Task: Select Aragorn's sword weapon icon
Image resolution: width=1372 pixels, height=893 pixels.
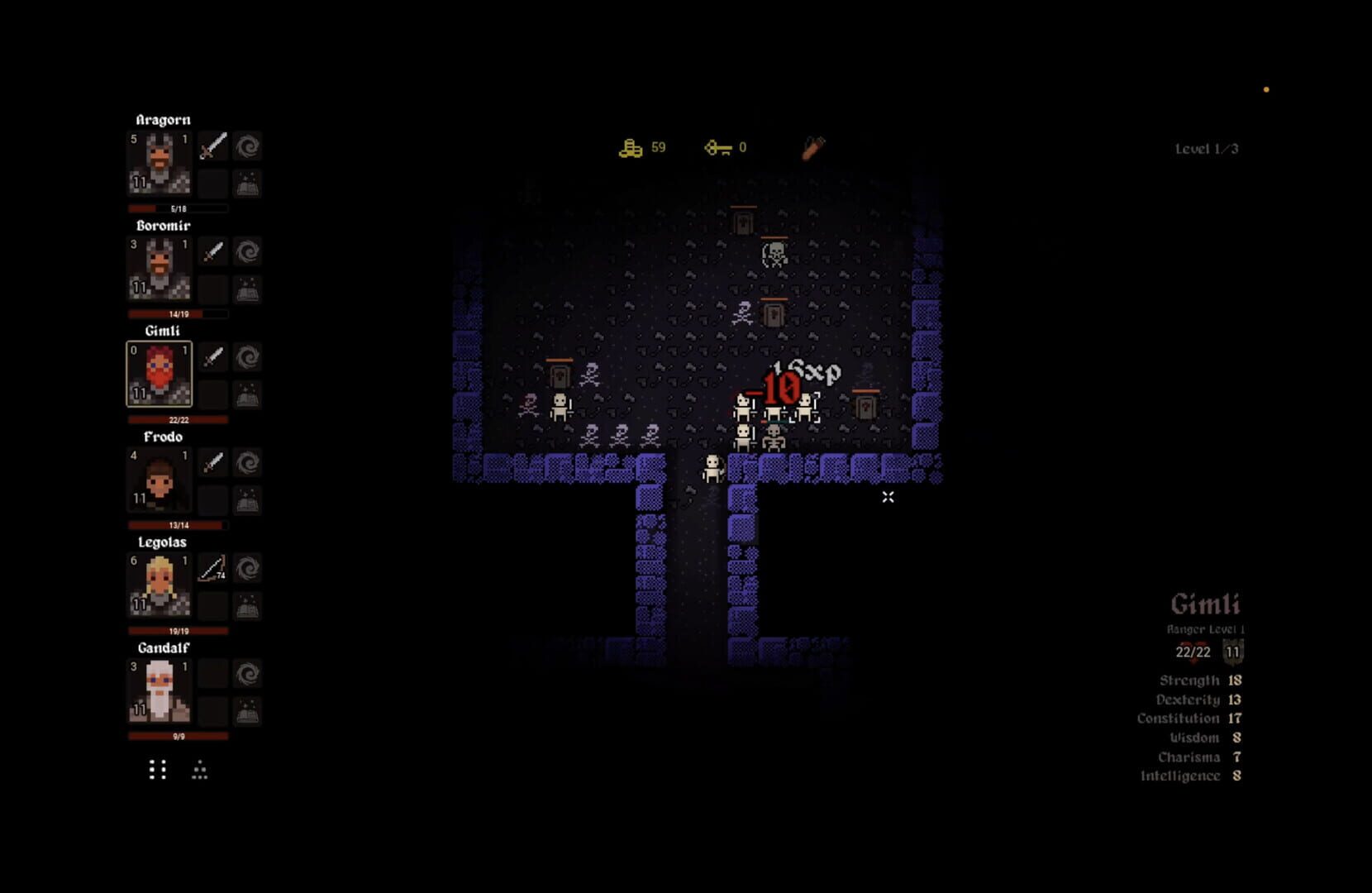Action: [x=212, y=146]
